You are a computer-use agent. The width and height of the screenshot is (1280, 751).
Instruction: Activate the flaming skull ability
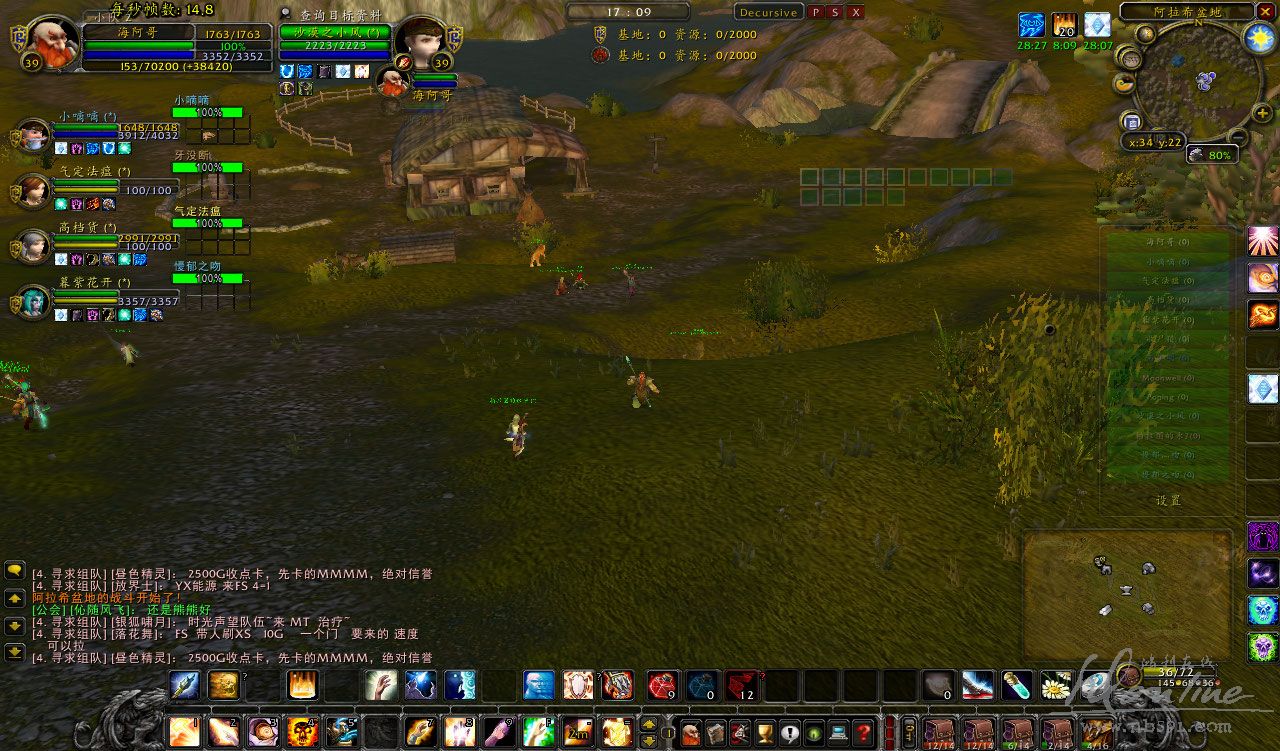(x=302, y=733)
